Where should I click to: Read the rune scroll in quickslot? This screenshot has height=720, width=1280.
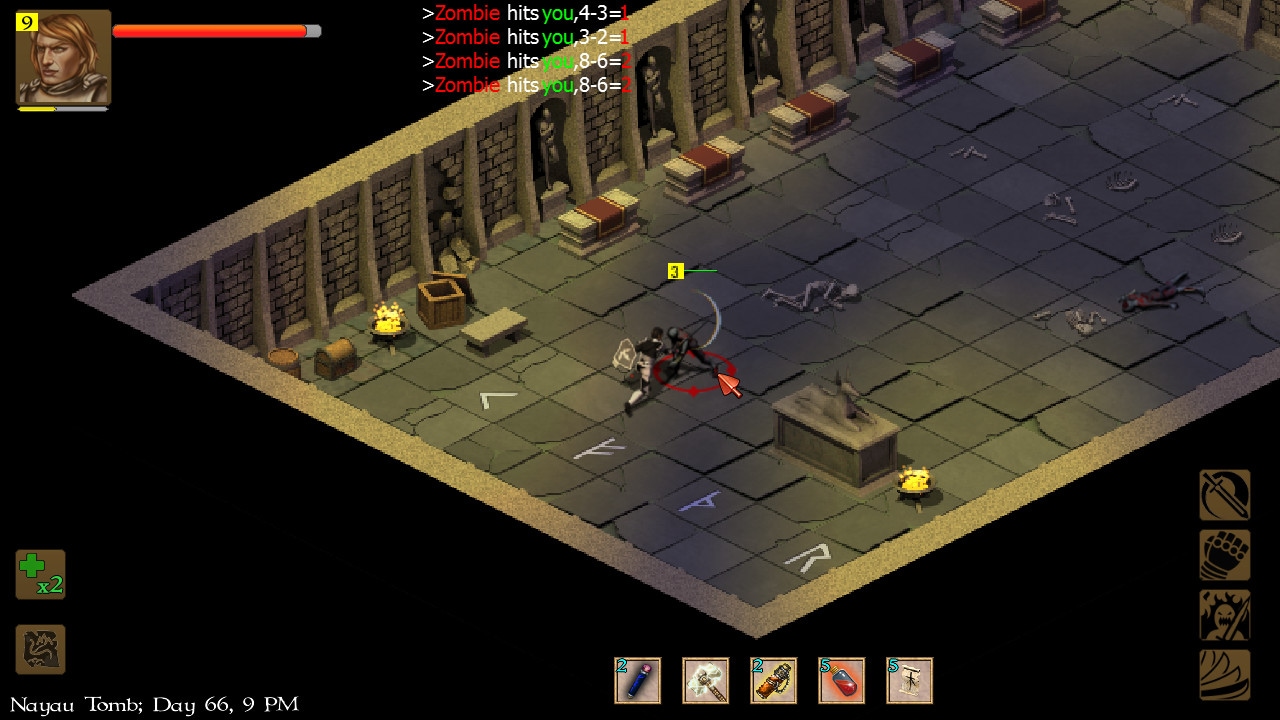[909, 681]
